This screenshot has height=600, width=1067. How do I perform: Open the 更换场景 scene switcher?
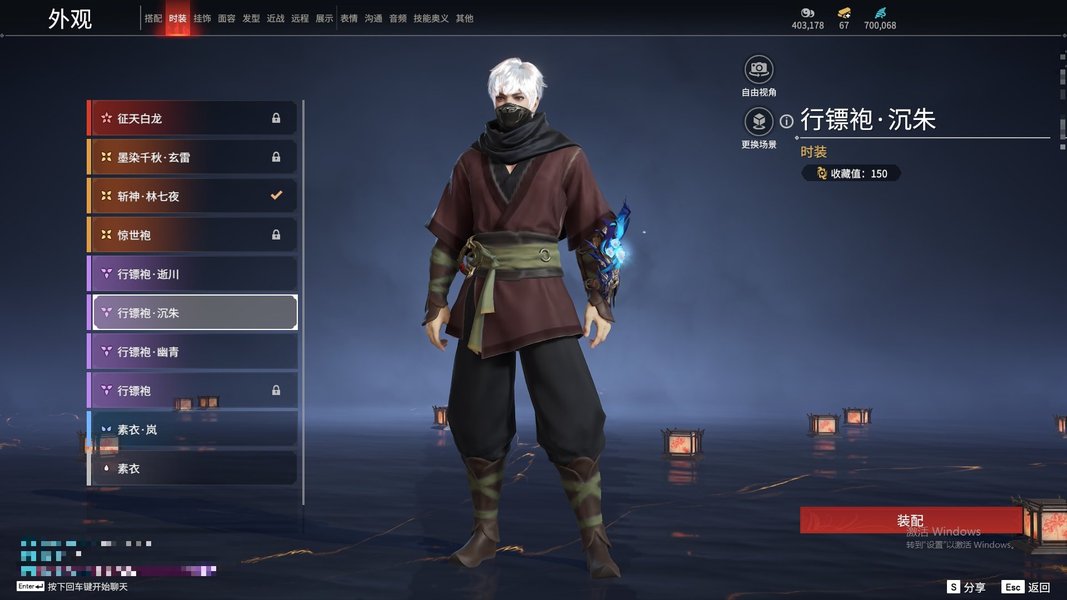pyautogui.click(x=759, y=122)
